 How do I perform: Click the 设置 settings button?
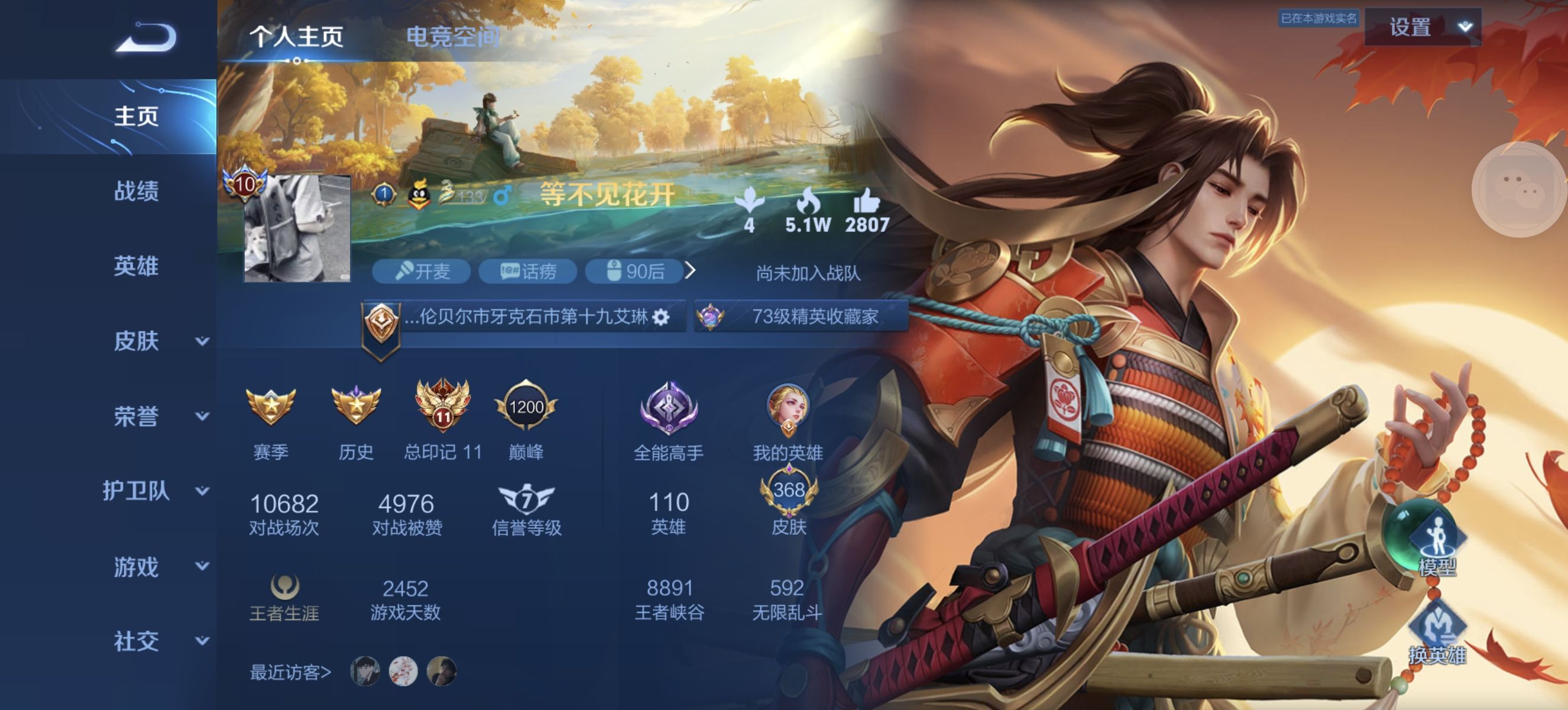[x=1410, y=27]
